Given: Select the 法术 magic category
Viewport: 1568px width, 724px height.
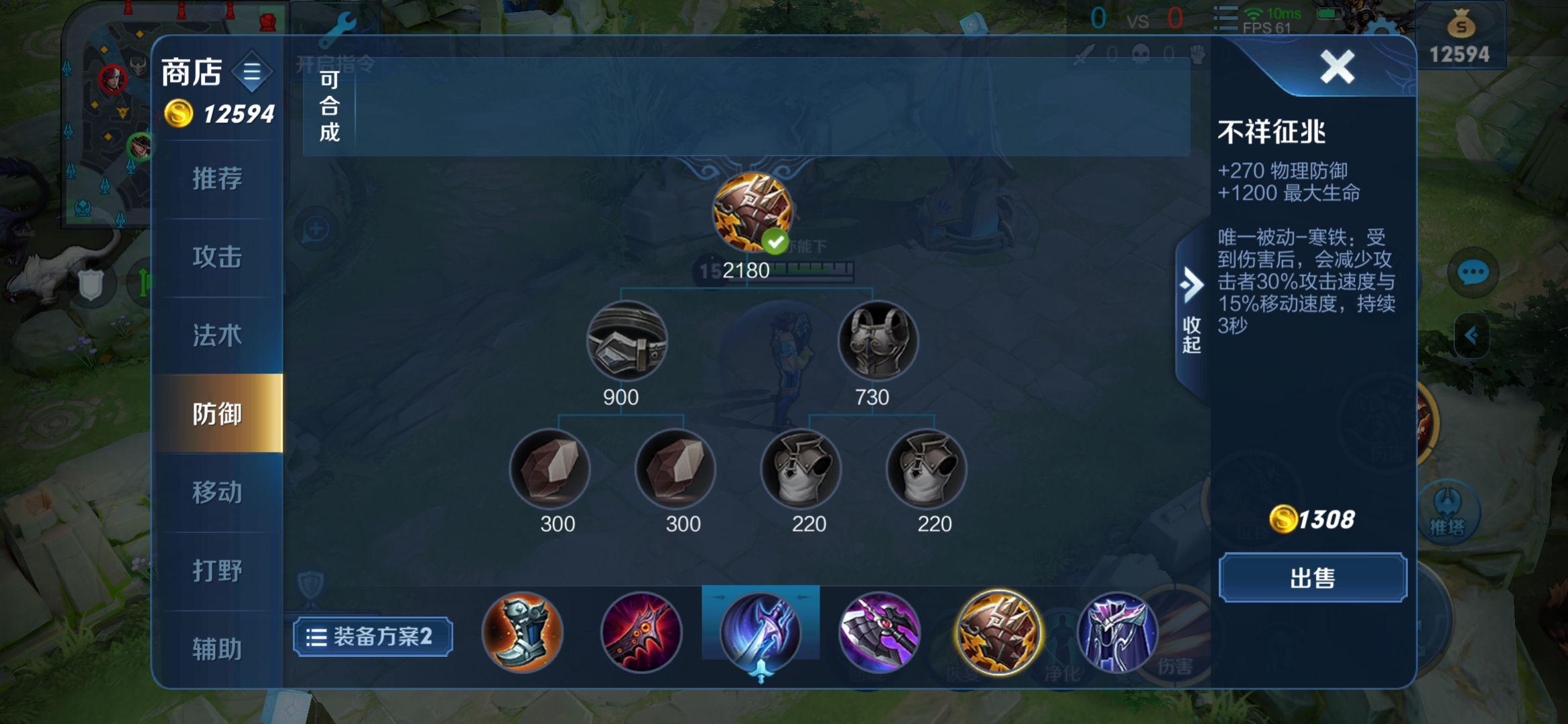Looking at the screenshot, I should [x=217, y=336].
